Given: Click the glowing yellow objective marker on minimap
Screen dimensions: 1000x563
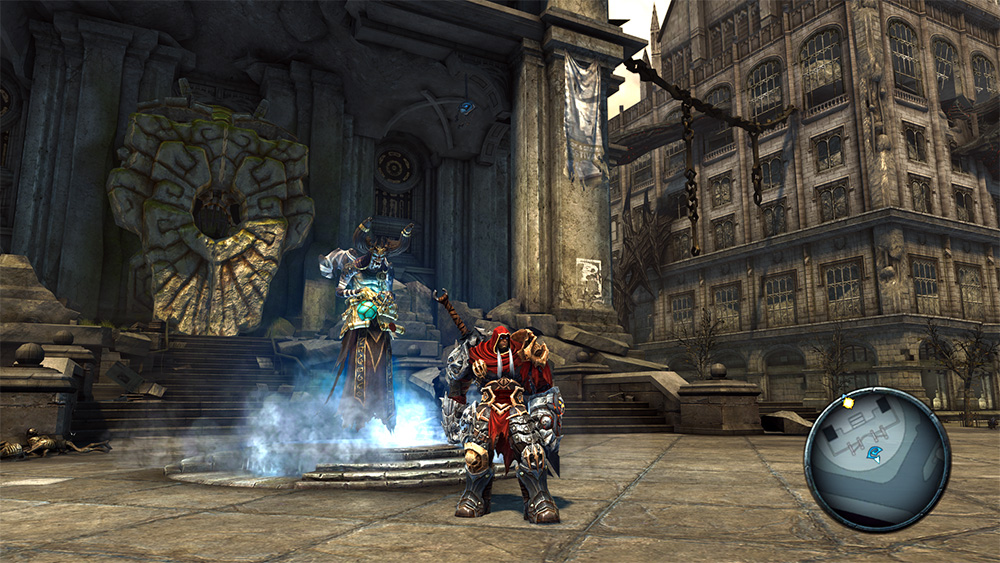Looking at the screenshot, I should click(x=848, y=403).
